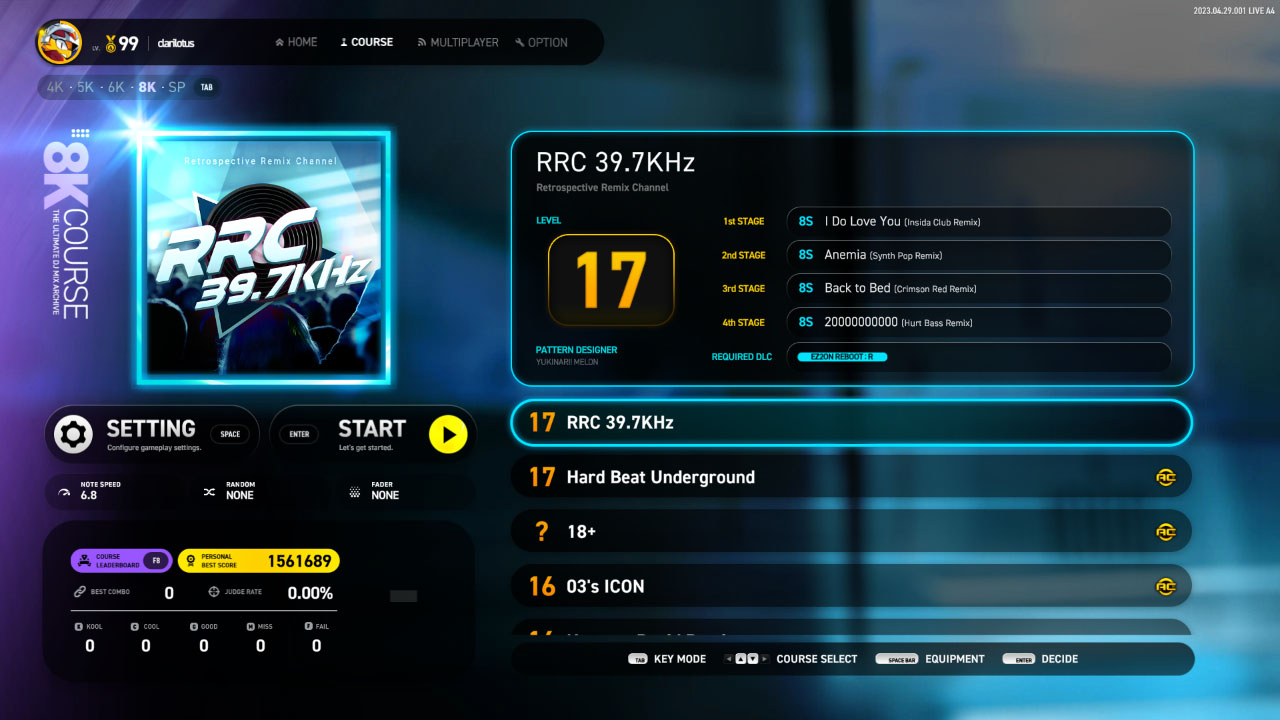Change the Random note option

click(240, 491)
